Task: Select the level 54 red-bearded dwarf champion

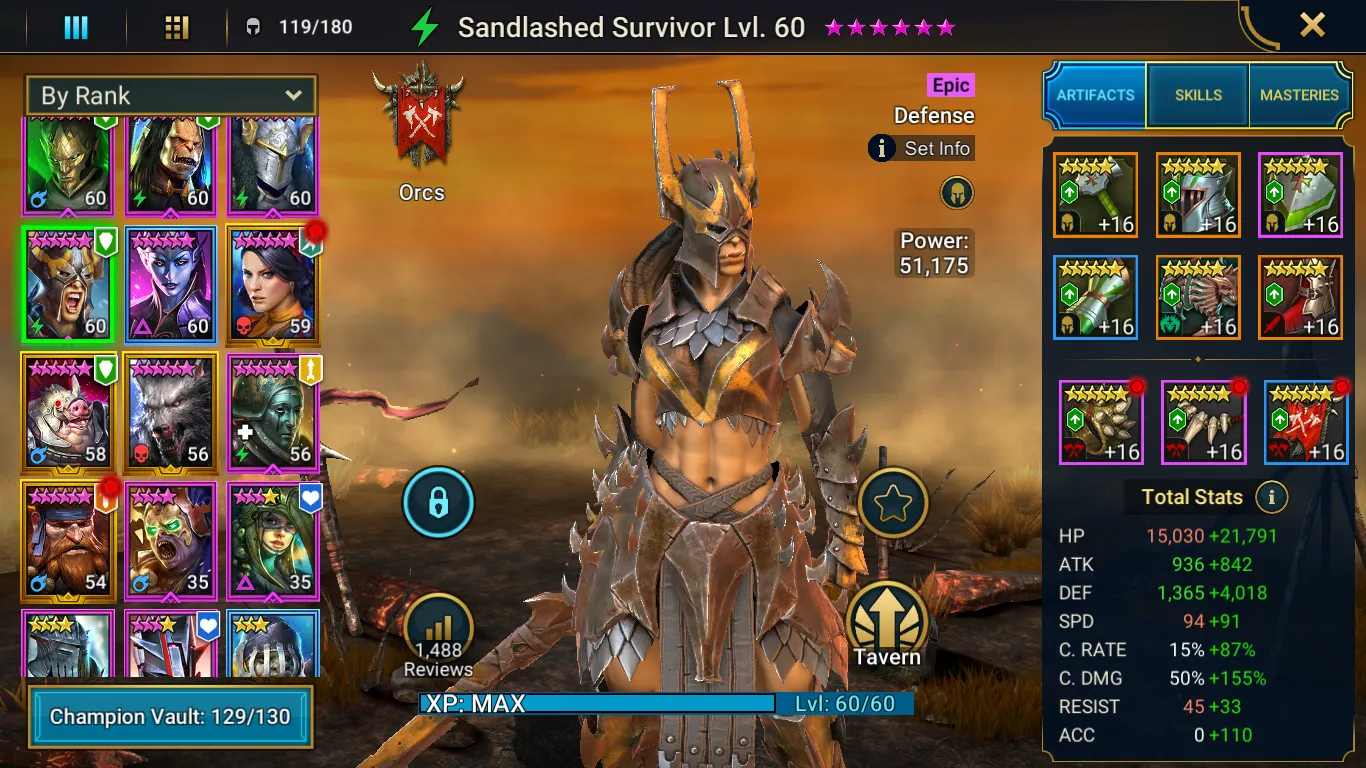Action: click(x=68, y=540)
